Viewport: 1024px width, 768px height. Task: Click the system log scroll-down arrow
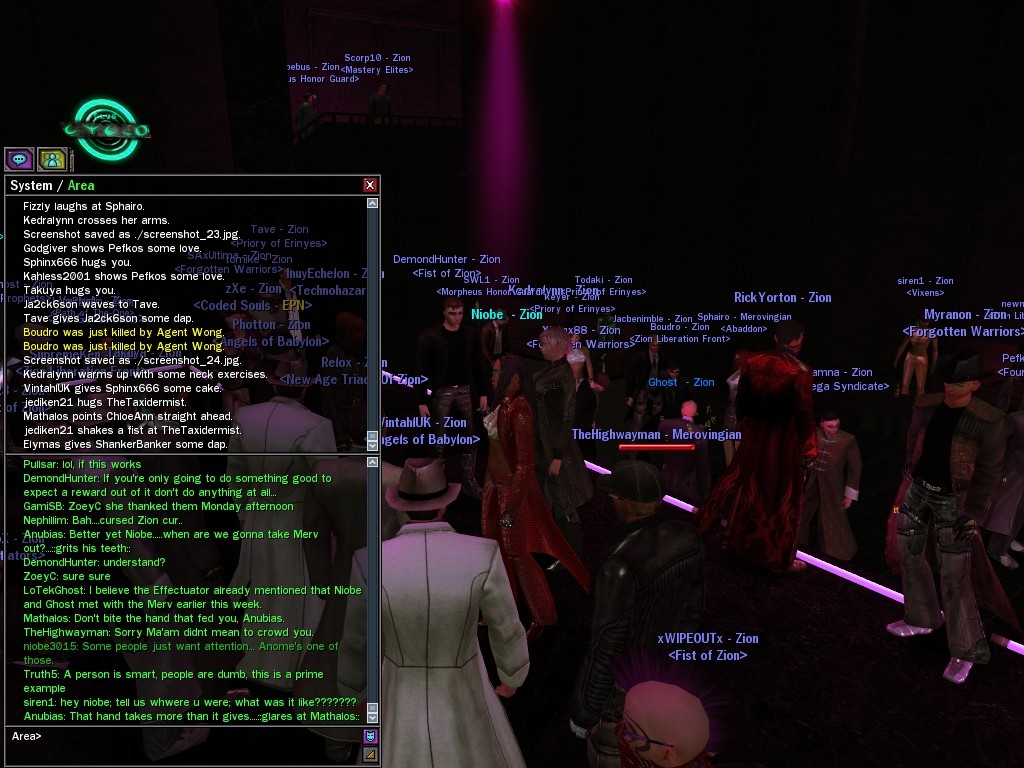(373, 445)
